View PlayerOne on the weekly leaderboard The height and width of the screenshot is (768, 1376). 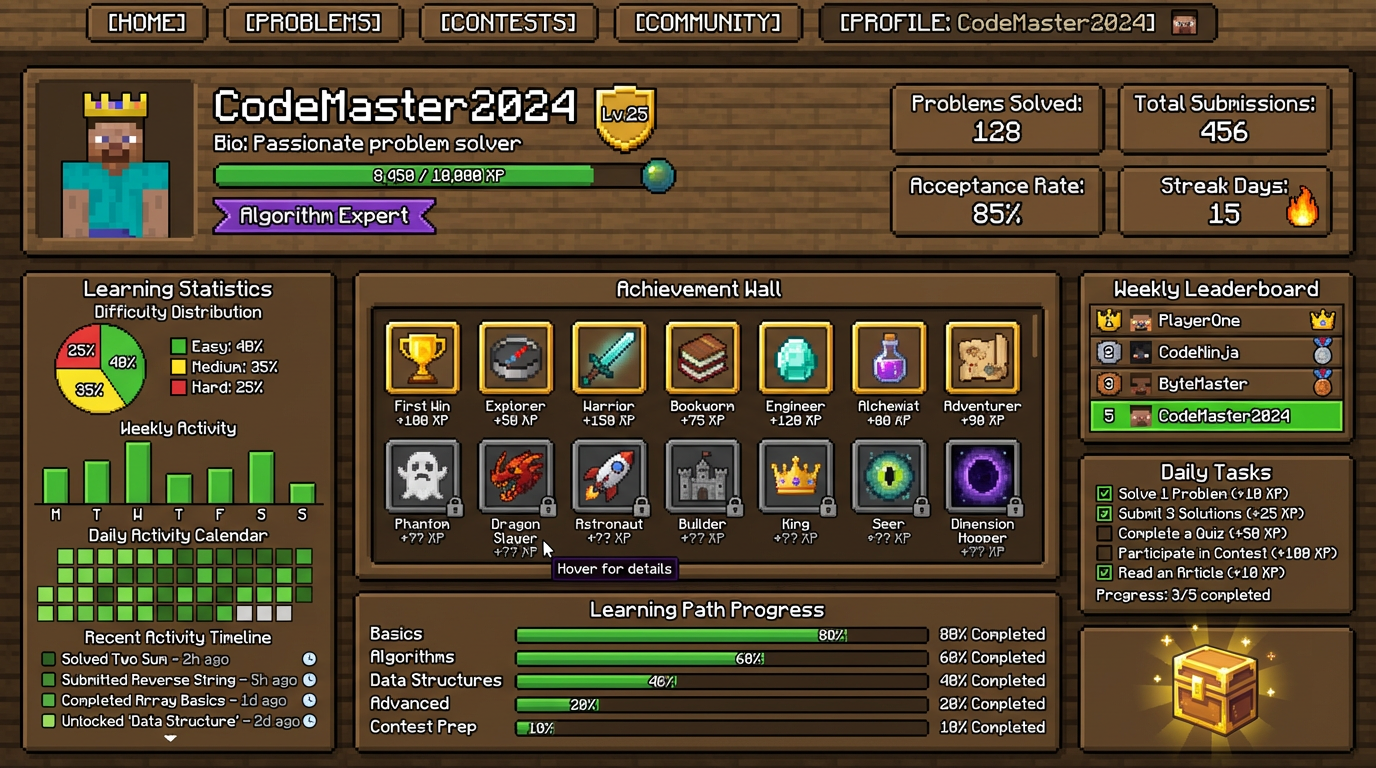(1216, 321)
